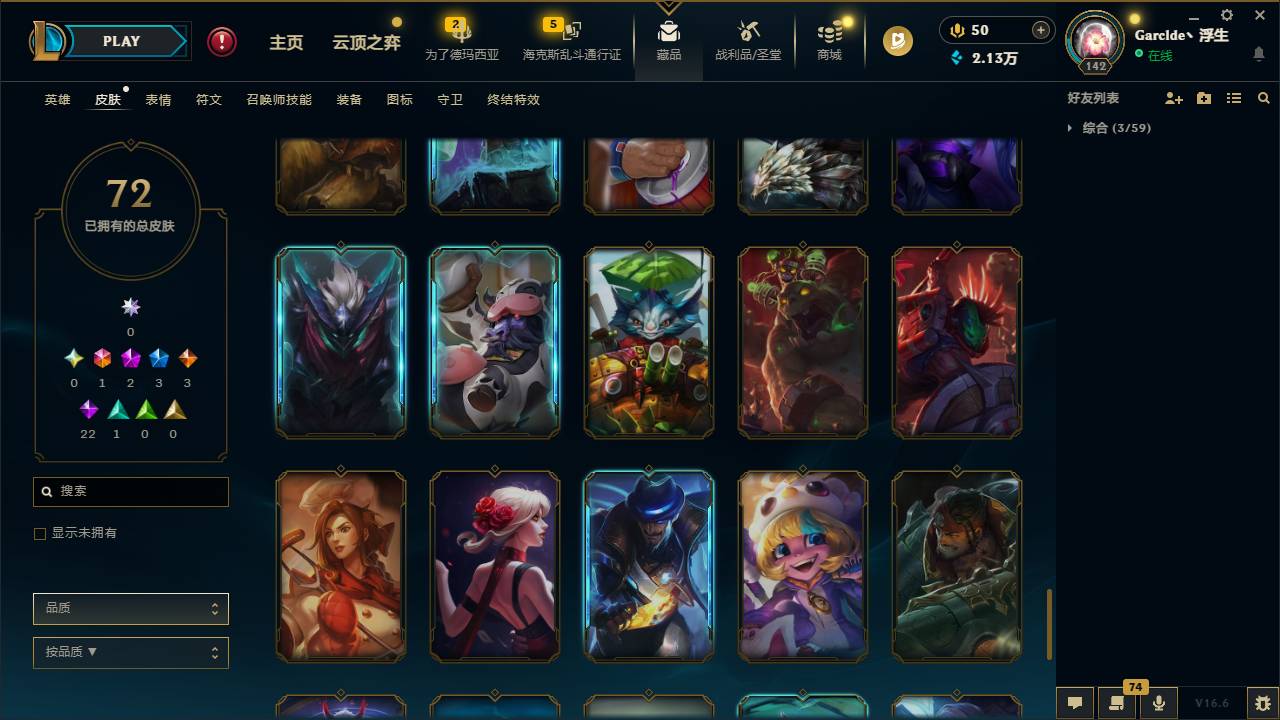Image resolution: width=1280 pixels, height=720 pixels.
Task: Toggle the friend list compact view icon
Action: click(x=1233, y=98)
